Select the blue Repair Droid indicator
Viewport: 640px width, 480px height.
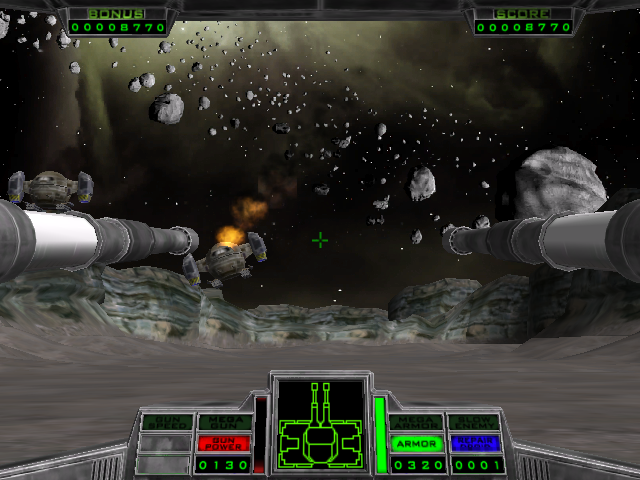(474, 443)
